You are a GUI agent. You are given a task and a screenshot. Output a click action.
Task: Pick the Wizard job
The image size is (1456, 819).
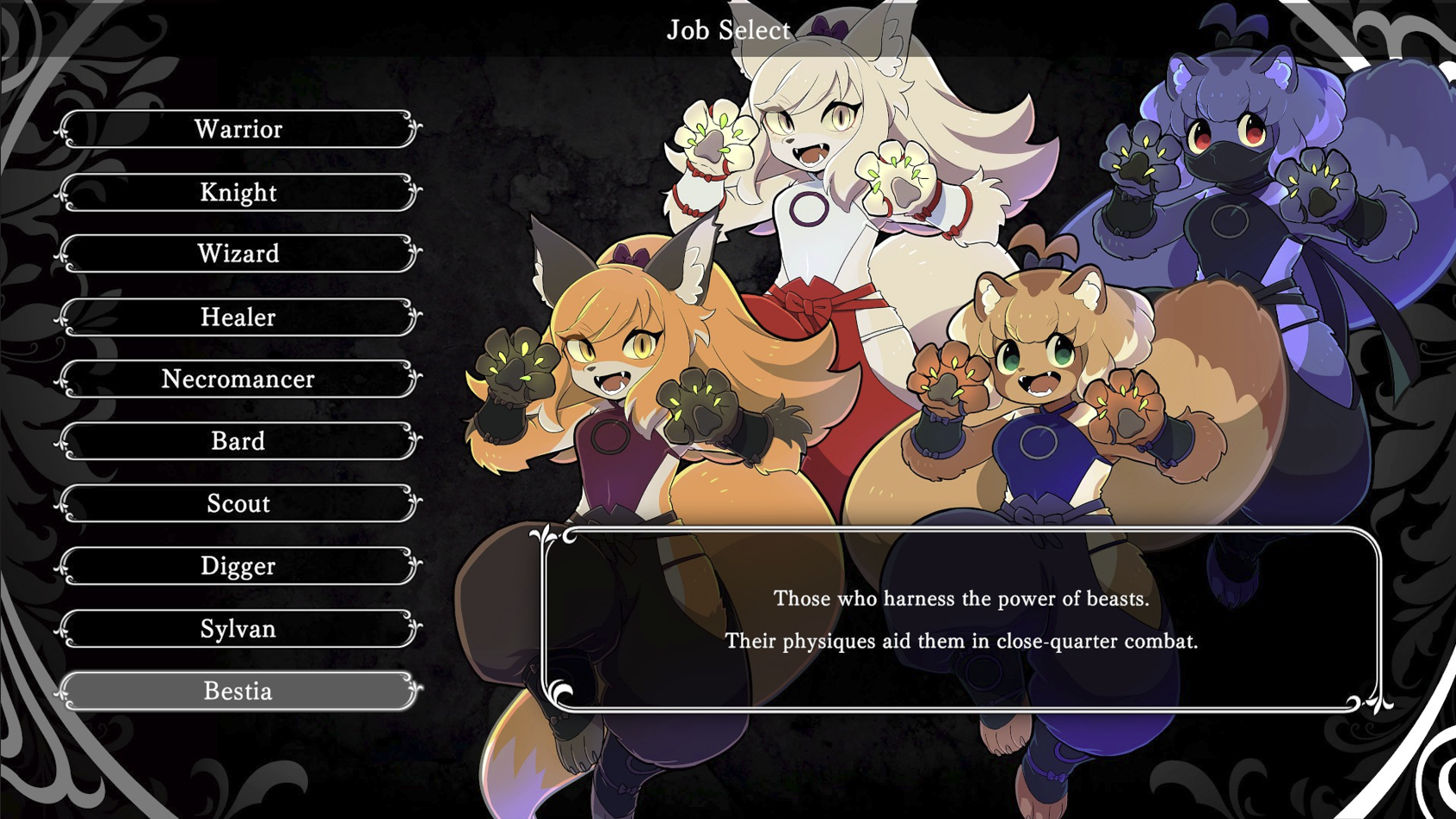[238, 254]
